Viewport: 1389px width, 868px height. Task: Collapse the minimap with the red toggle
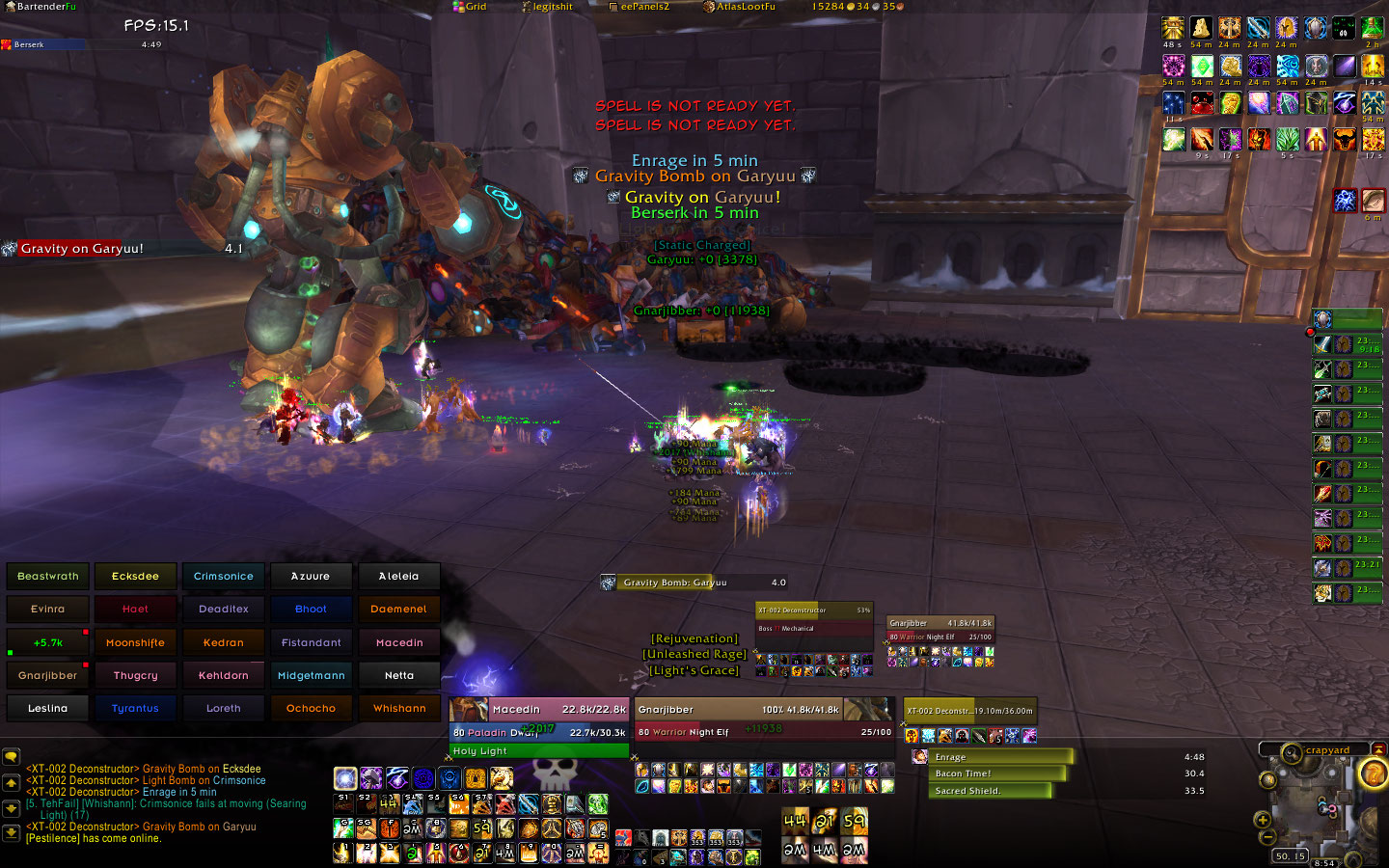[x=1378, y=749]
